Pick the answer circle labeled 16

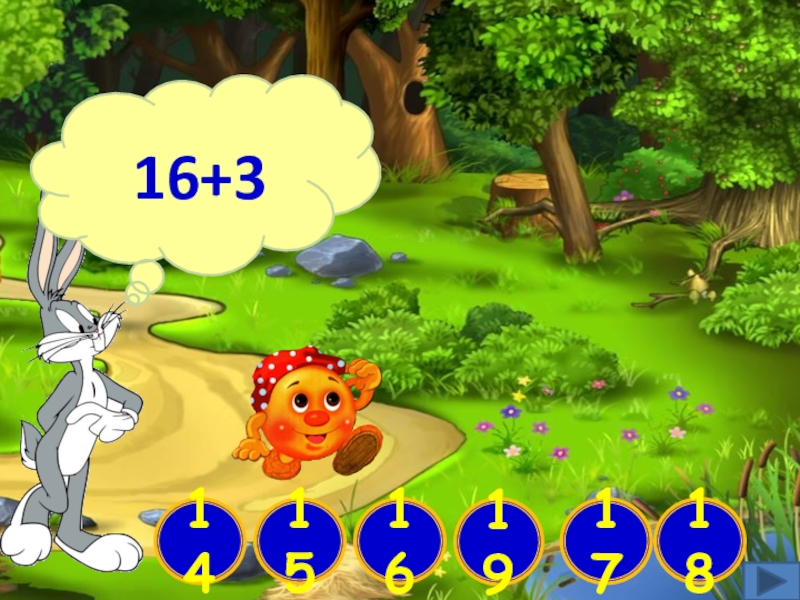click(x=399, y=542)
